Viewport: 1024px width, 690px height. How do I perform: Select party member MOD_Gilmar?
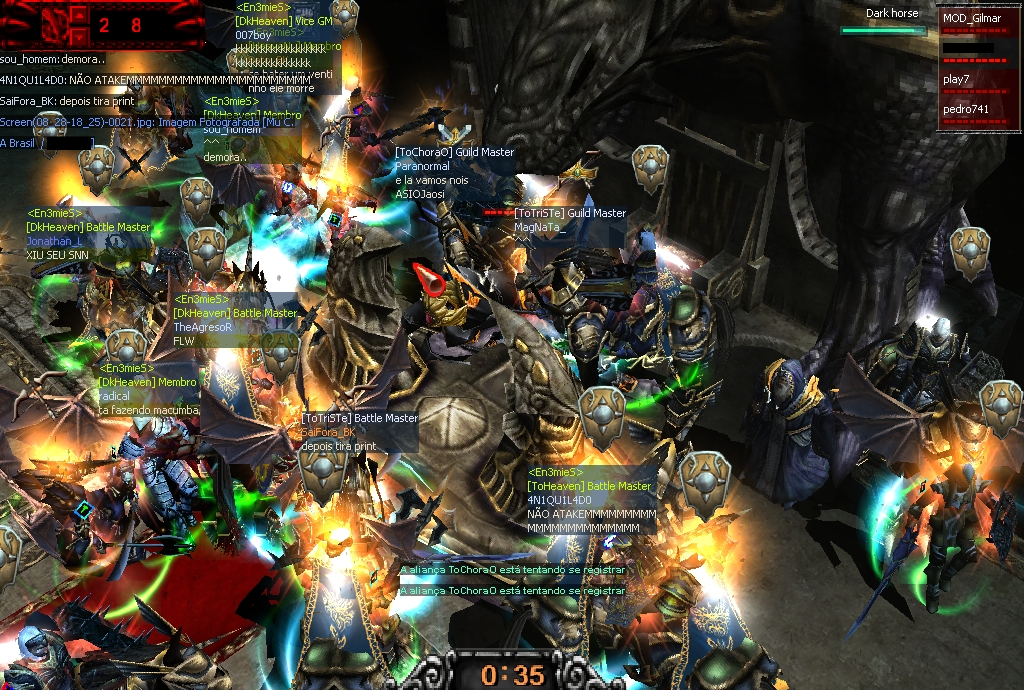tap(971, 19)
